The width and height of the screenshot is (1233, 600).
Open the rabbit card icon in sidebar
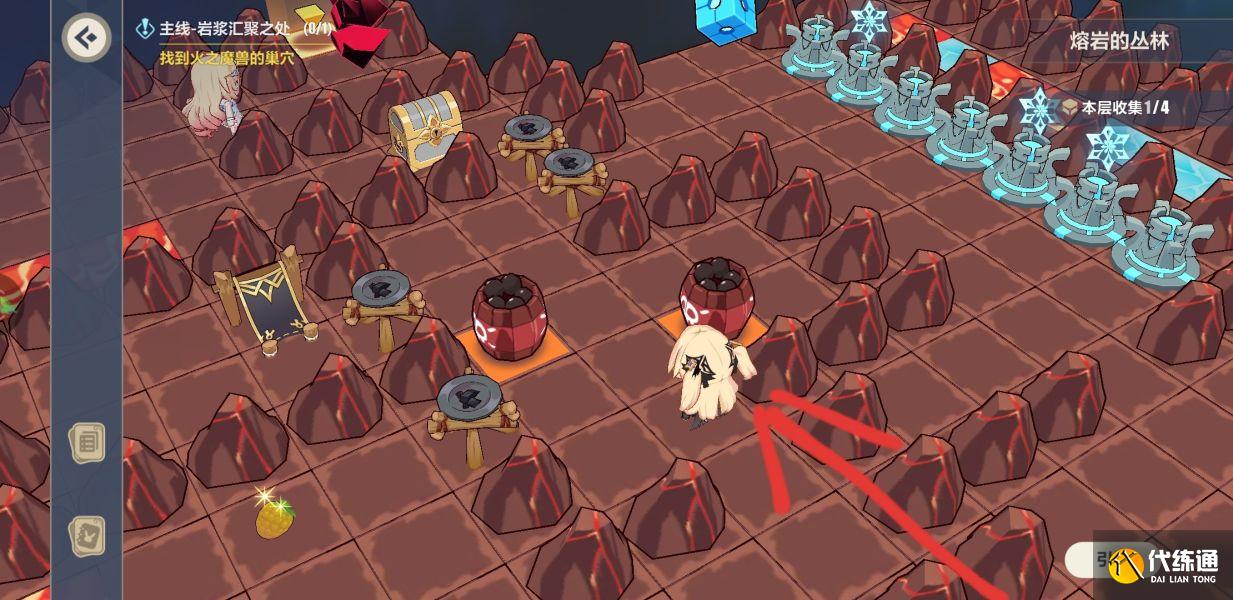87,536
